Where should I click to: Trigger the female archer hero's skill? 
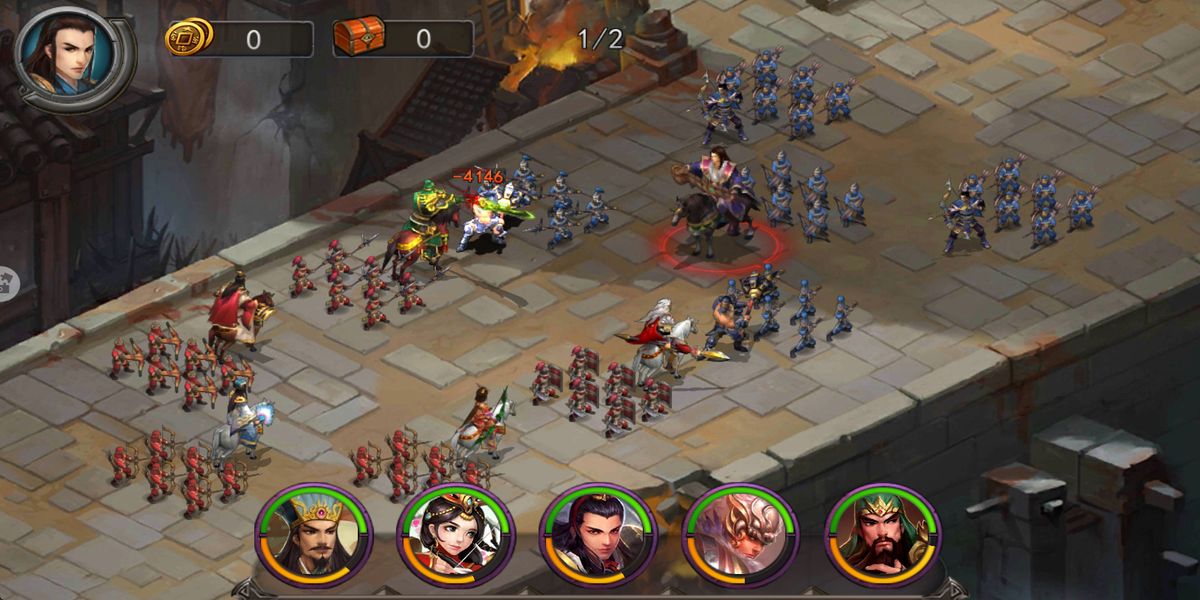455,536
